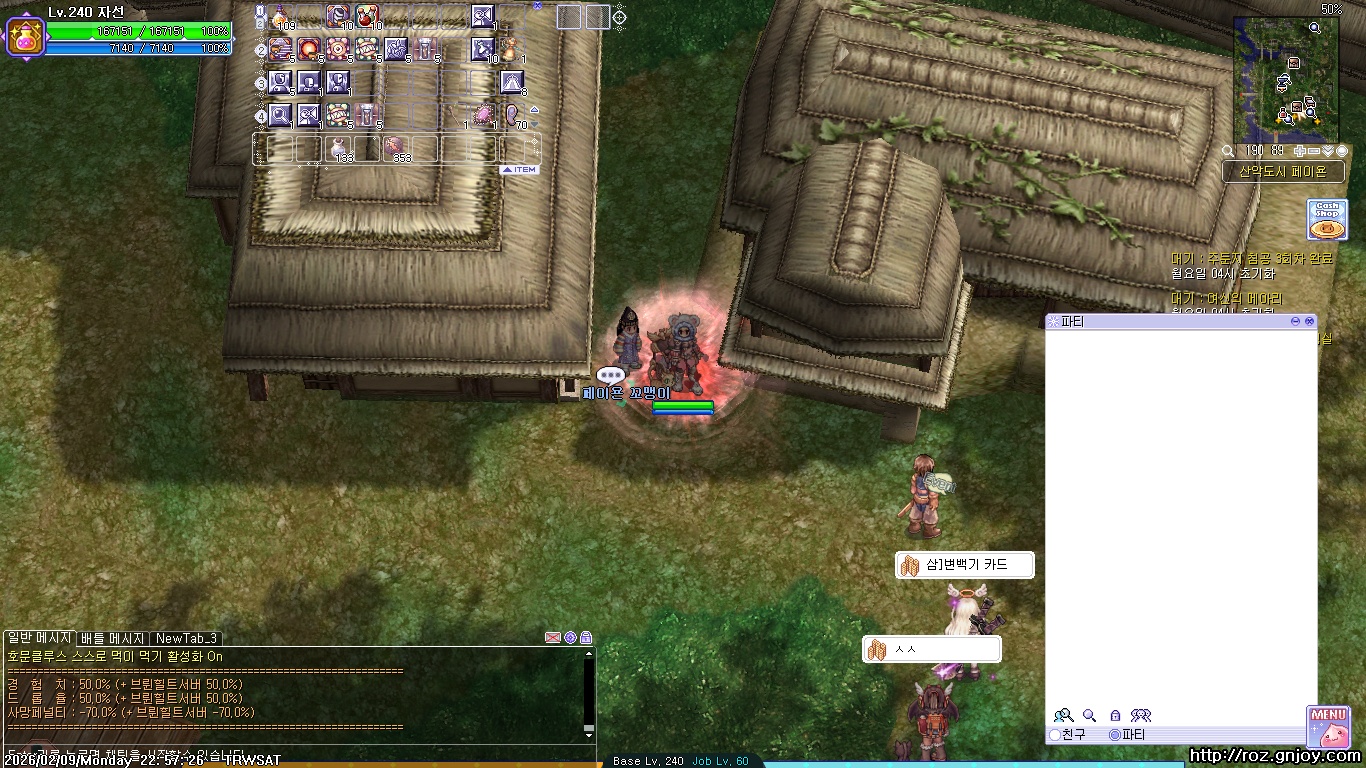Activate the tent-shaped skill icon
The height and width of the screenshot is (768, 1366).
[x=512, y=82]
